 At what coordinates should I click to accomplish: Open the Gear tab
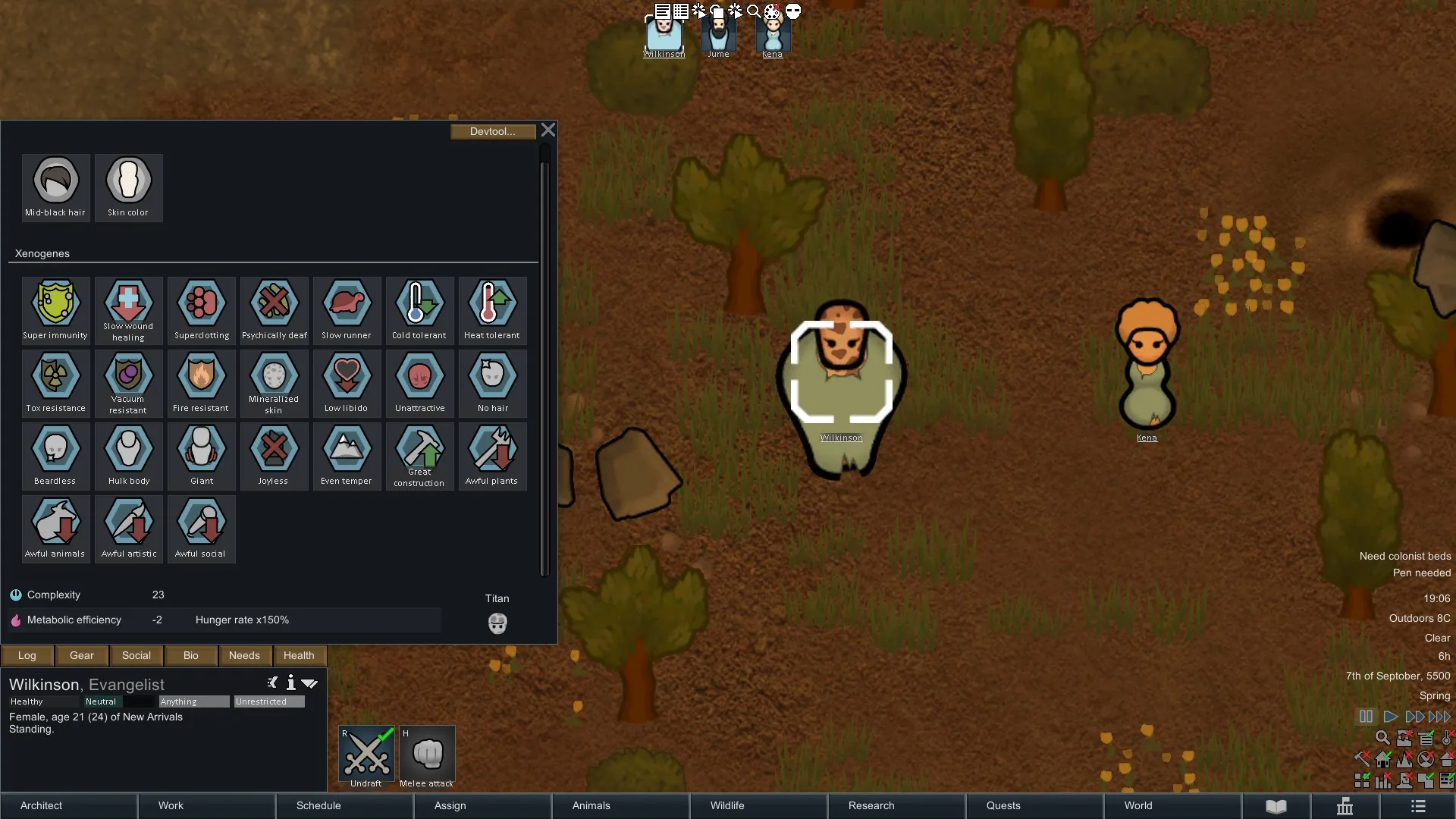(82, 655)
